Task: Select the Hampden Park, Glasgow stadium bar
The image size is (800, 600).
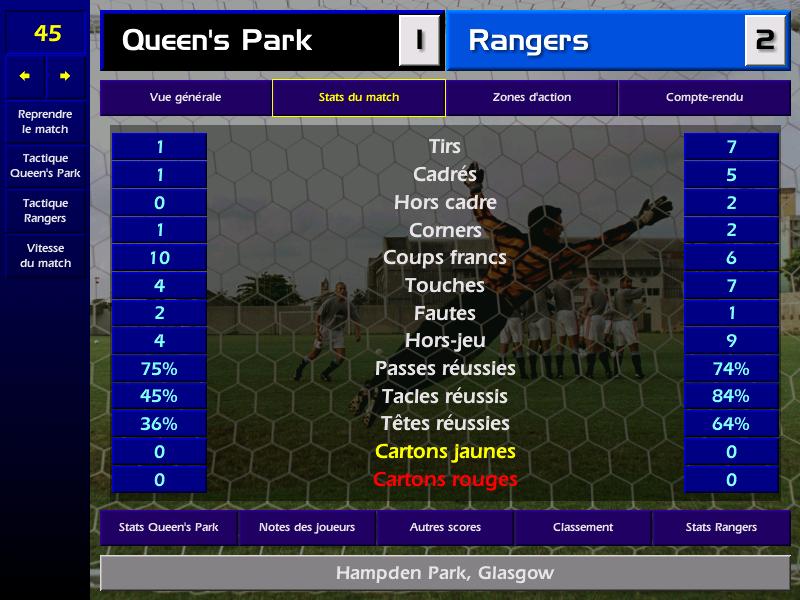Action: click(444, 574)
